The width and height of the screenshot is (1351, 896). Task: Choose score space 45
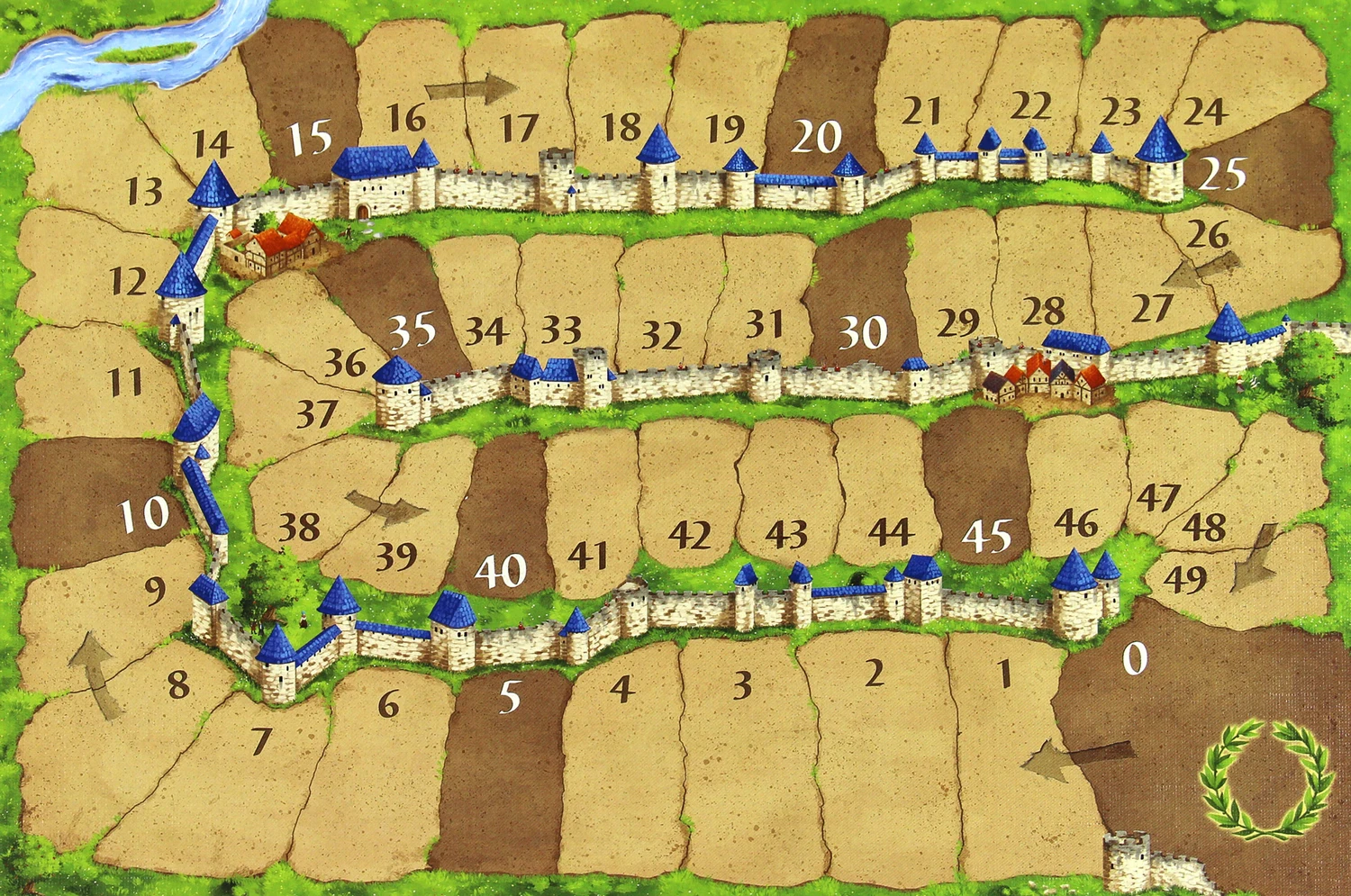987,537
